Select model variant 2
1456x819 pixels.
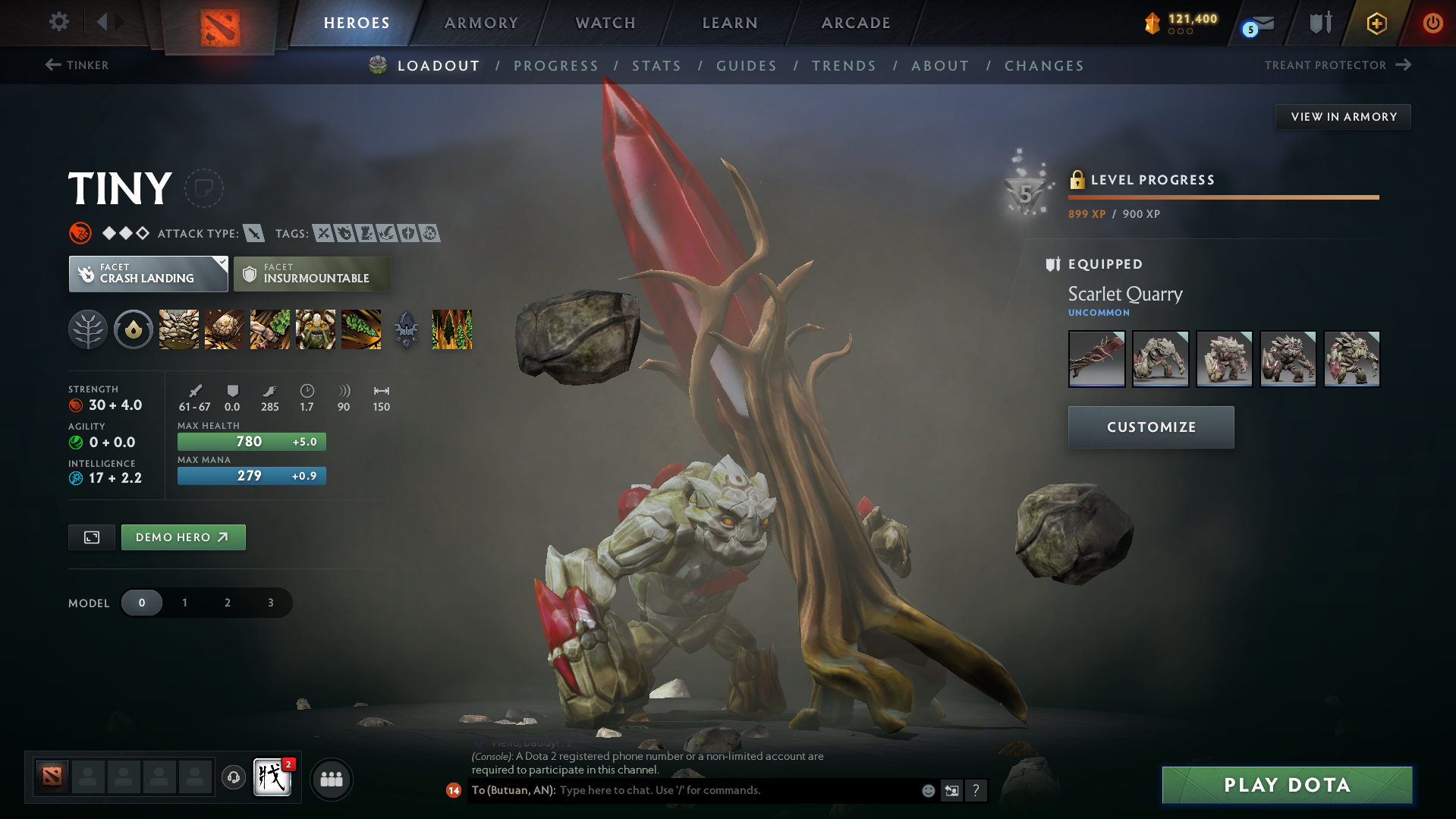[227, 602]
